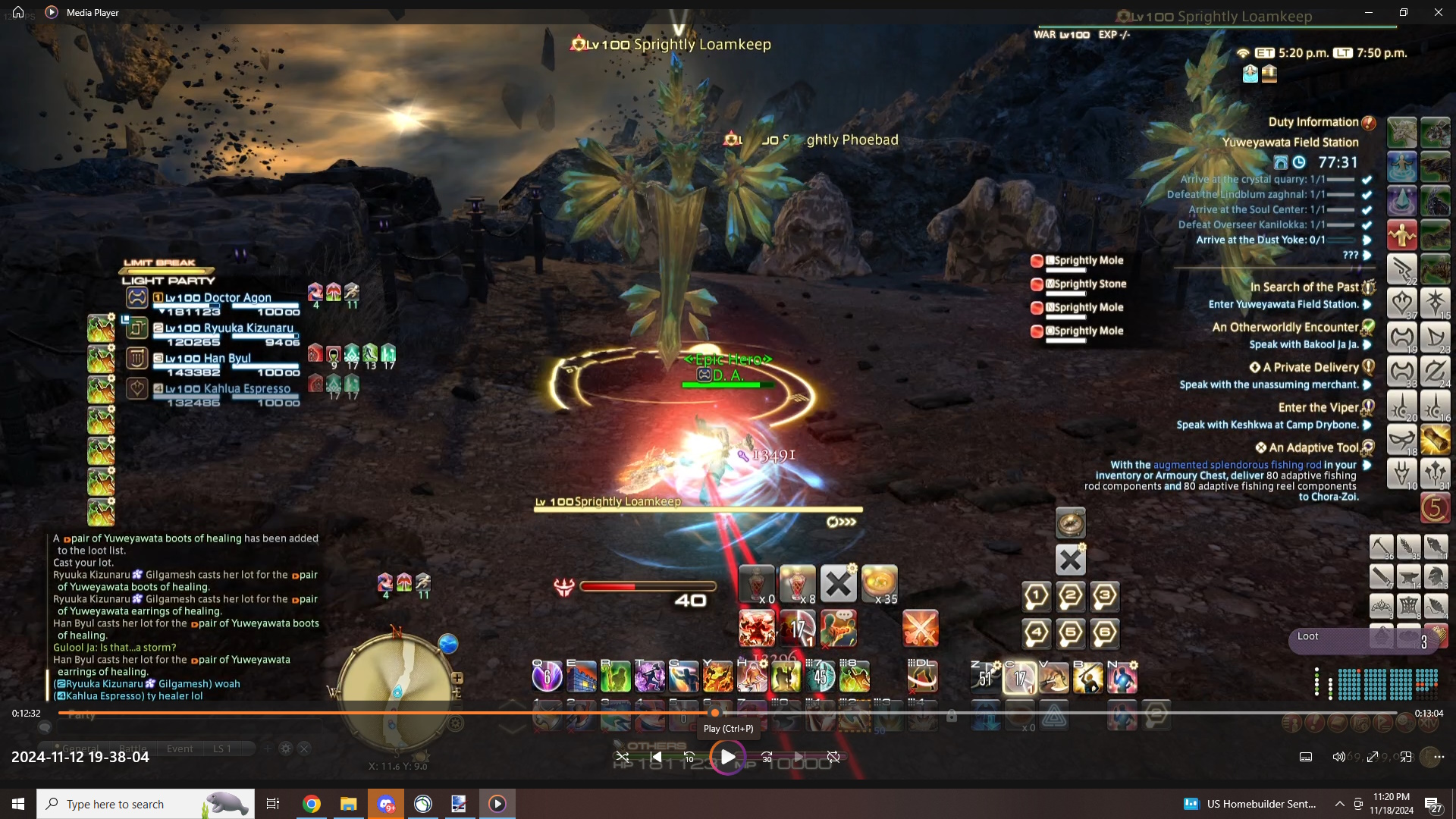This screenshot has height=819, width=1456.
Task: Target party member Han Byul
Action: [x=208, y=359]
